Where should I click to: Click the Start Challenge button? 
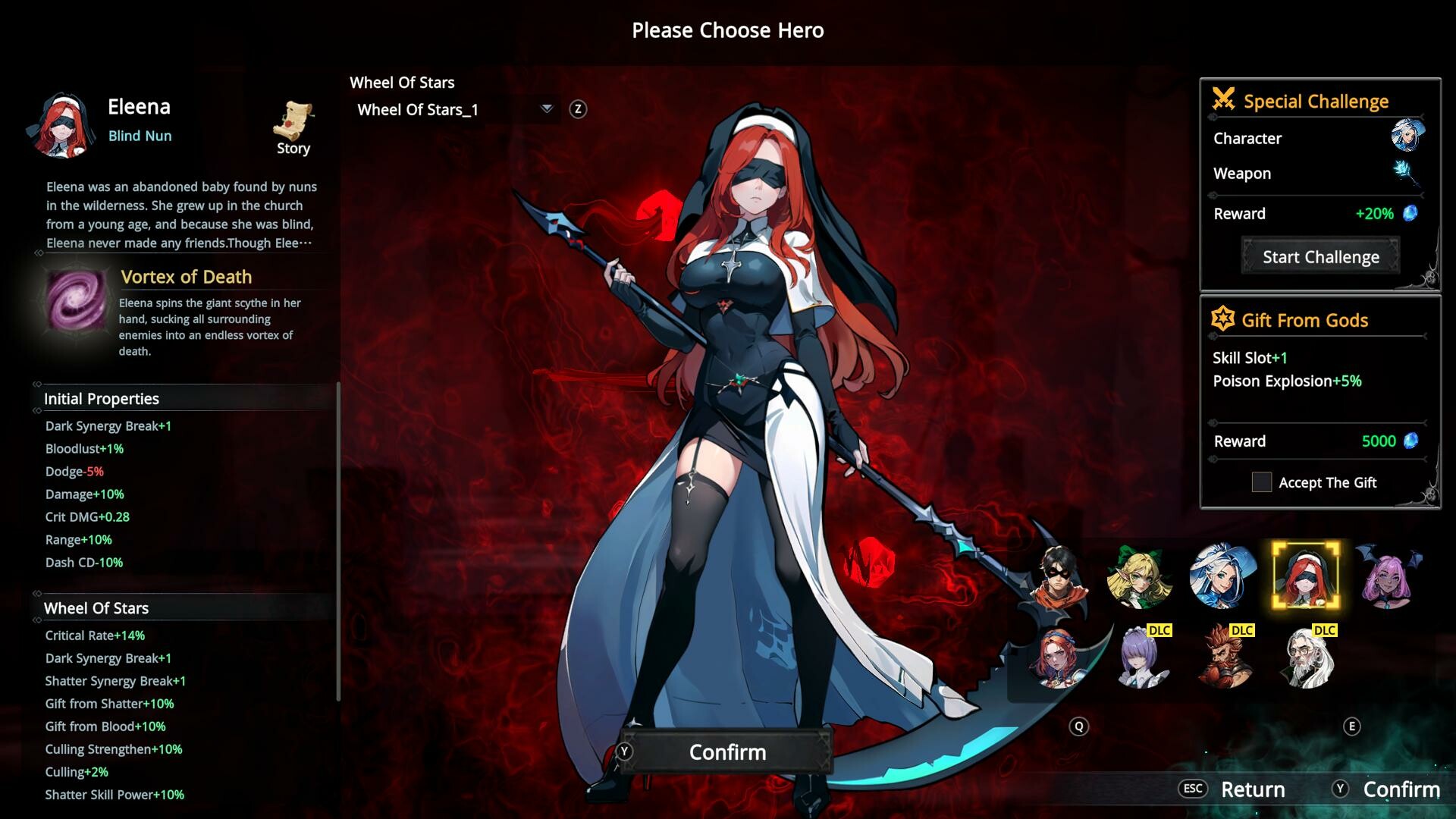tap(1320, 256)
